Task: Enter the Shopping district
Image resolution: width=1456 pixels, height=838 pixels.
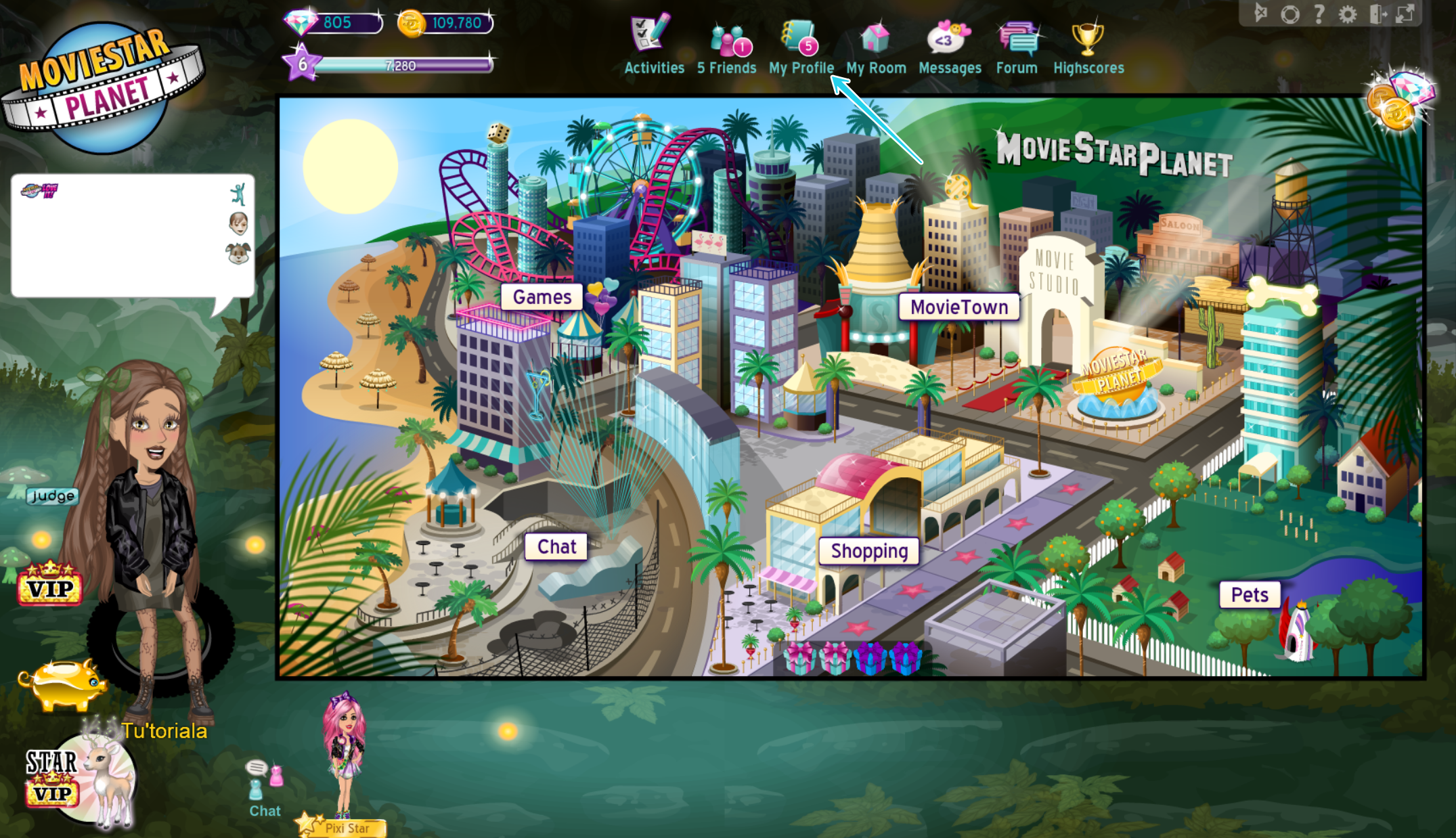Action: [x=868, y=551]
